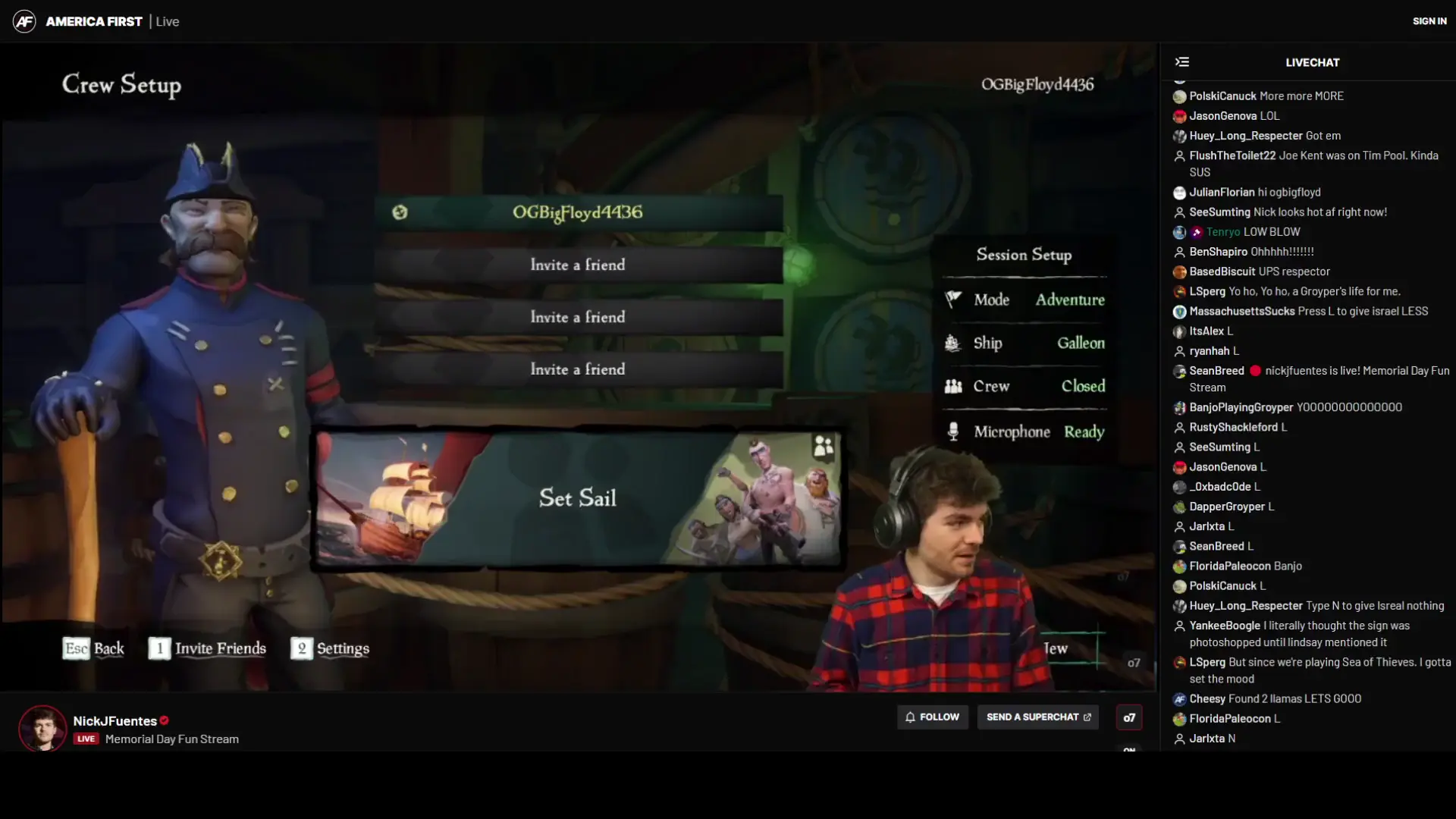Follow the NickJFuentes channel
Screen dimensions: 1456x819
point(933,717)
